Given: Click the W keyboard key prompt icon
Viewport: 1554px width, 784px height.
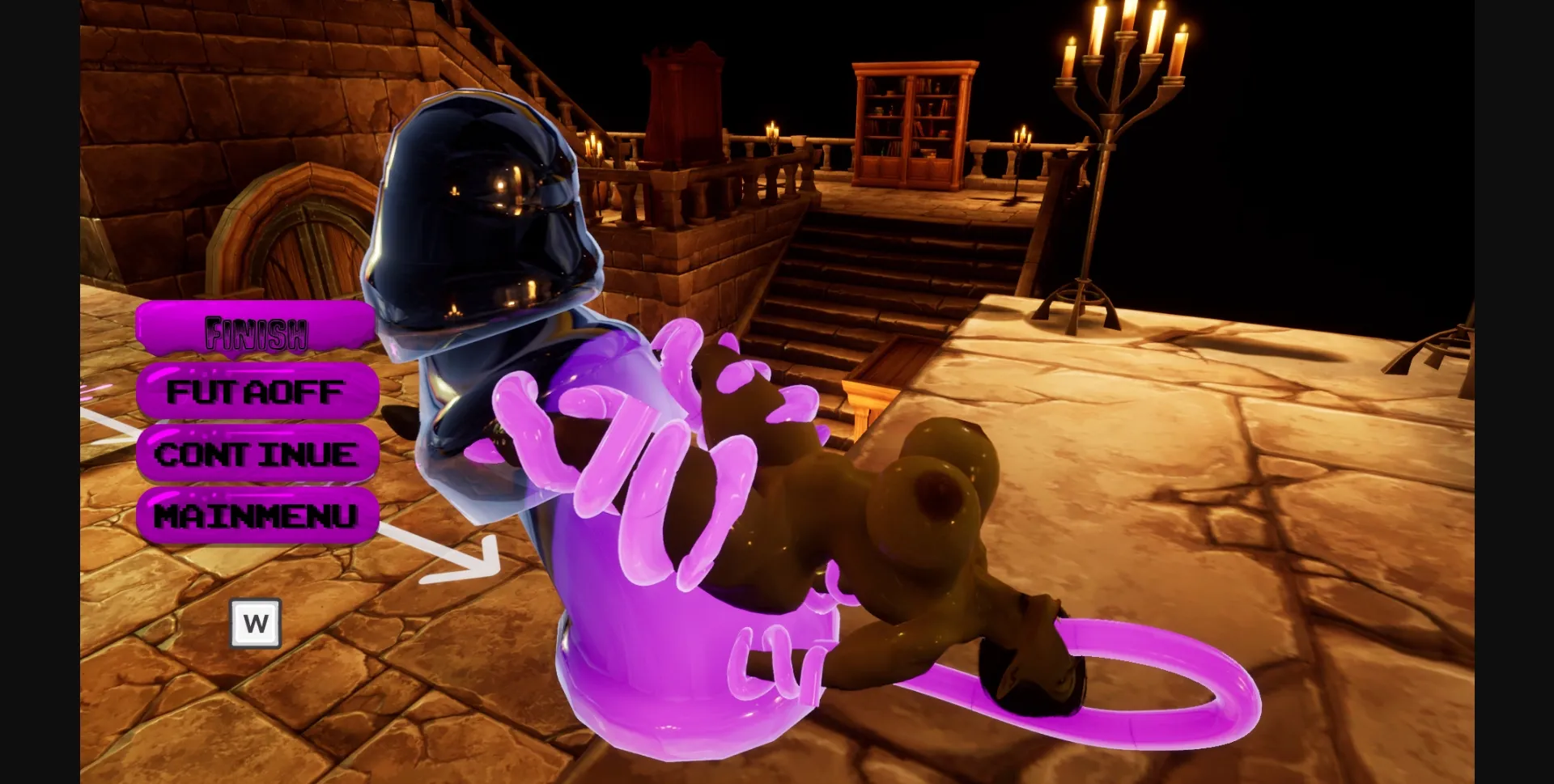Looking at the screenshot, I should coord(256,623).
